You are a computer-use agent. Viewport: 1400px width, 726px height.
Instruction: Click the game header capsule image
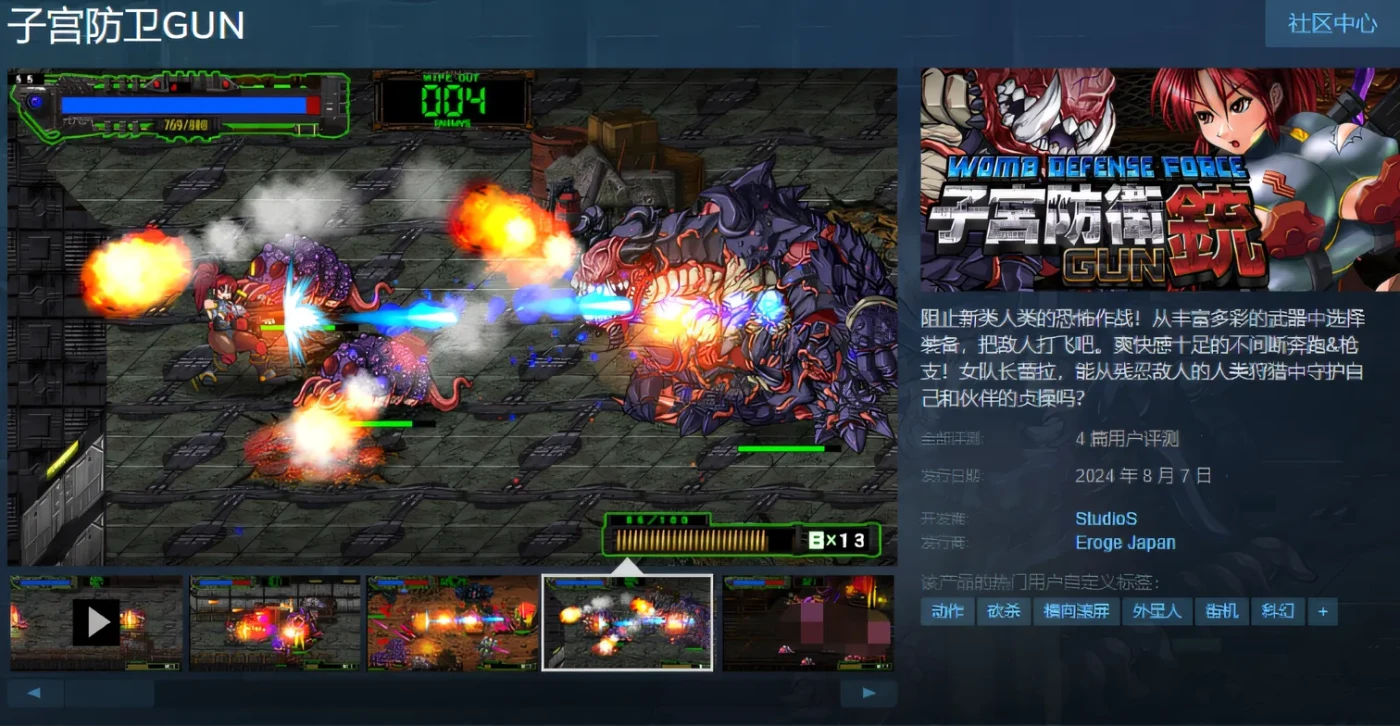click(x=1155, y=180)
